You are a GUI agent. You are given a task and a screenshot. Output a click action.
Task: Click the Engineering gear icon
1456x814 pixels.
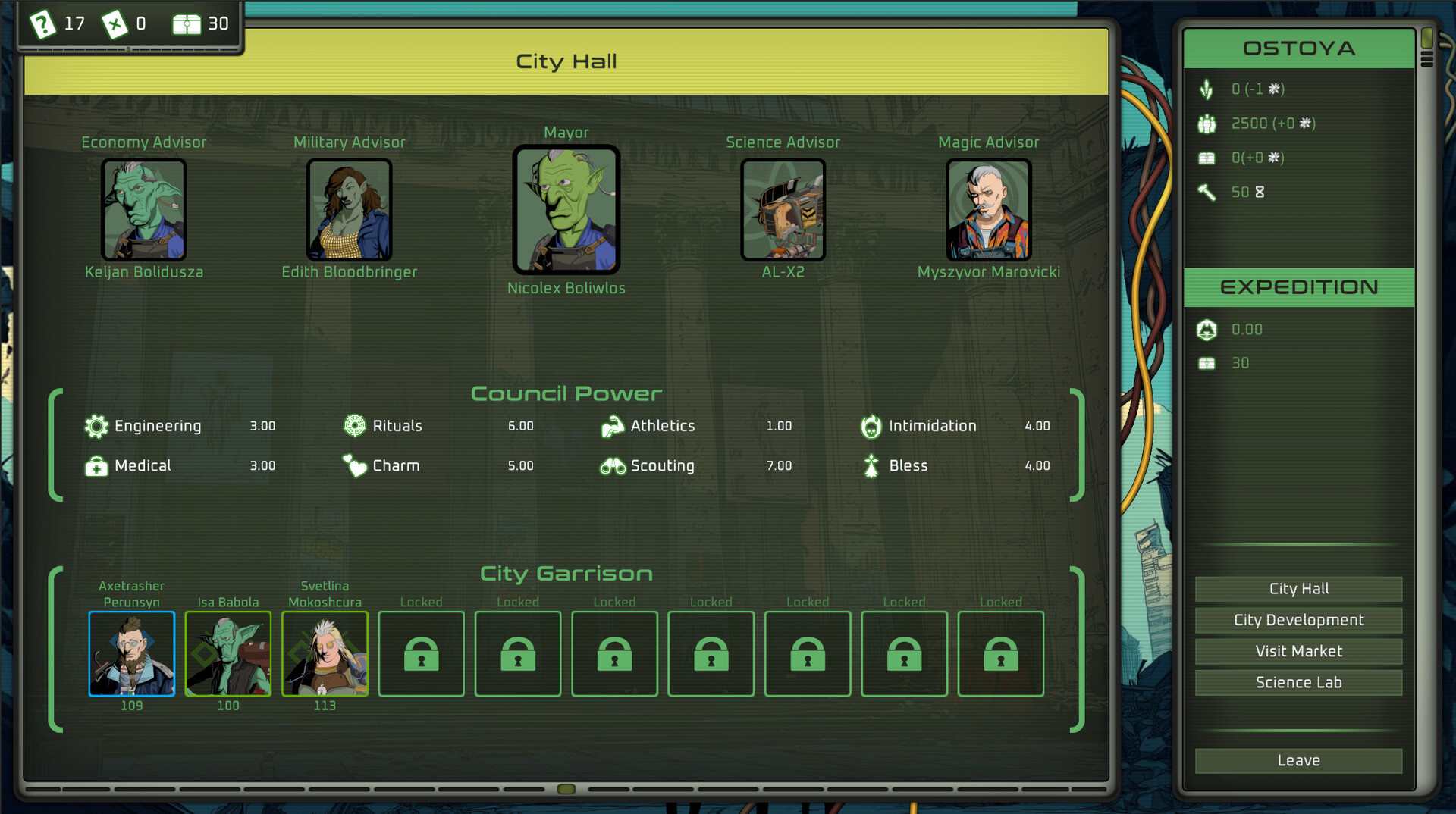(x=96, y=426)
